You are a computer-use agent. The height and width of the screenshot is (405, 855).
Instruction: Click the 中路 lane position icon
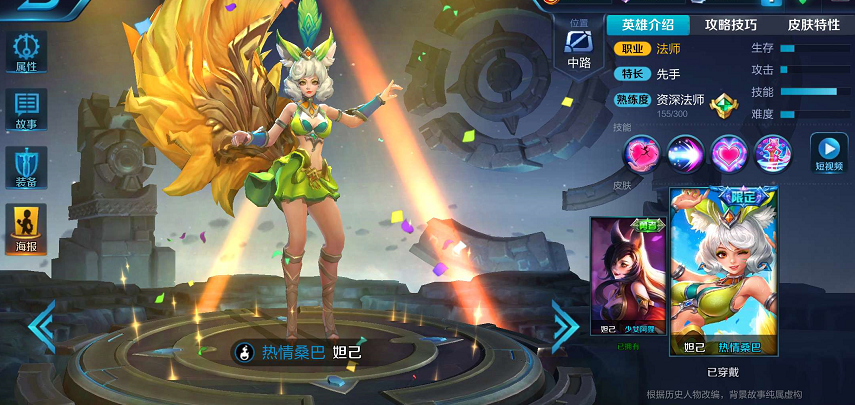579,47
